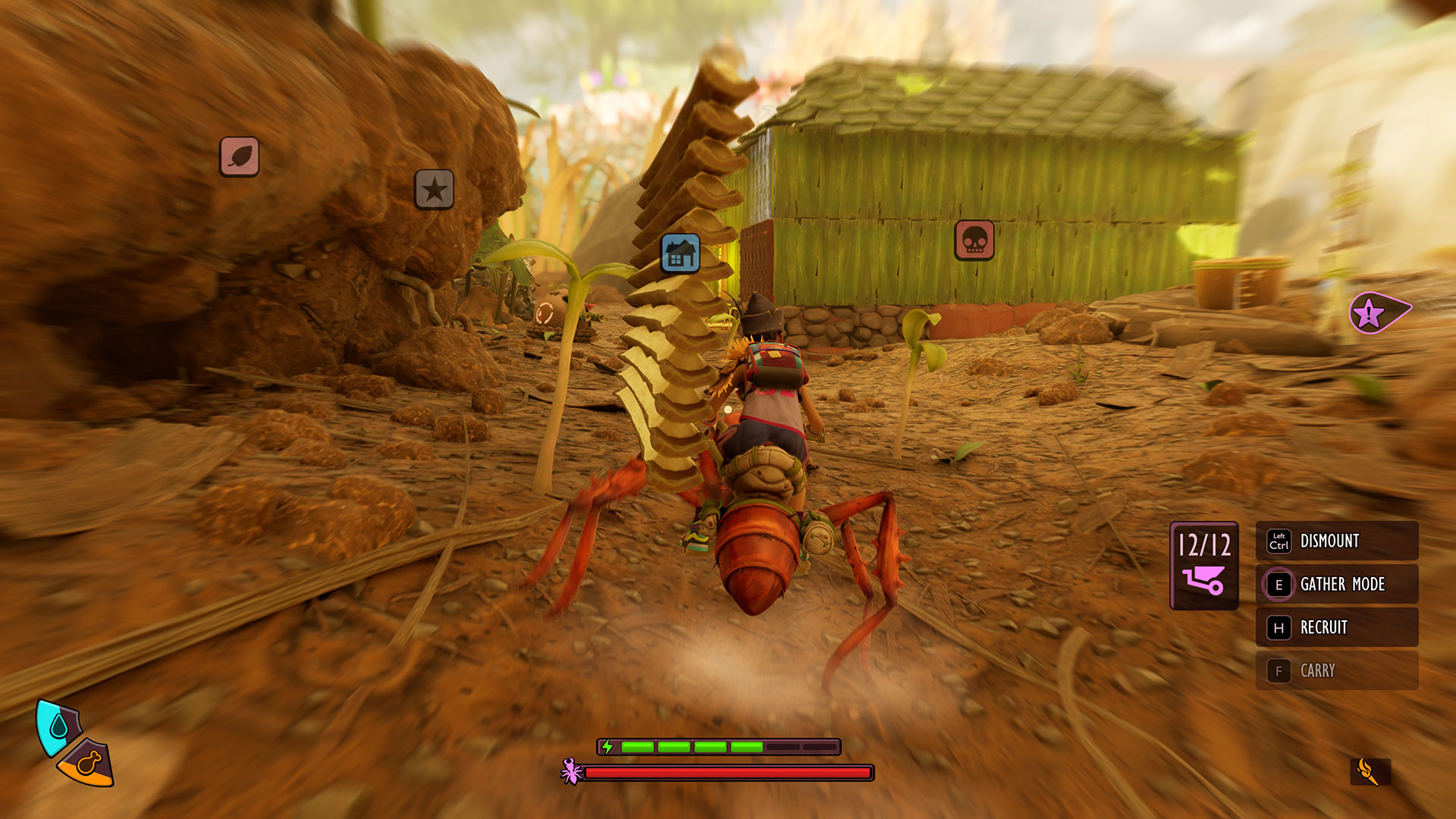Viewport: 1456px width, 819px height.
Task: Select the house base marker
Action: [680, 253]
